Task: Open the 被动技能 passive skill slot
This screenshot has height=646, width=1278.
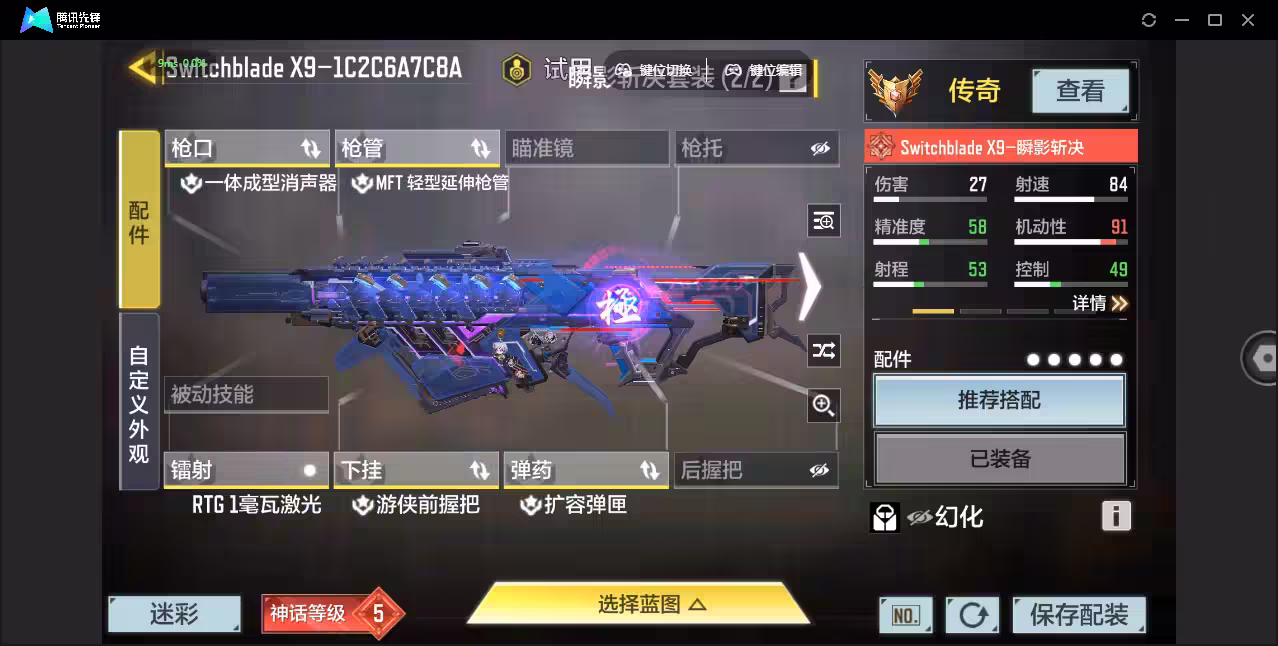Action: 246,395
